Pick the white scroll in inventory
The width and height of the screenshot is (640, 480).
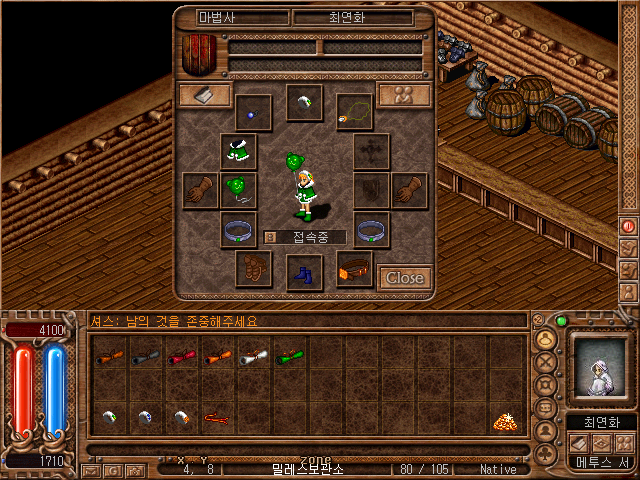tap(254, 355)
